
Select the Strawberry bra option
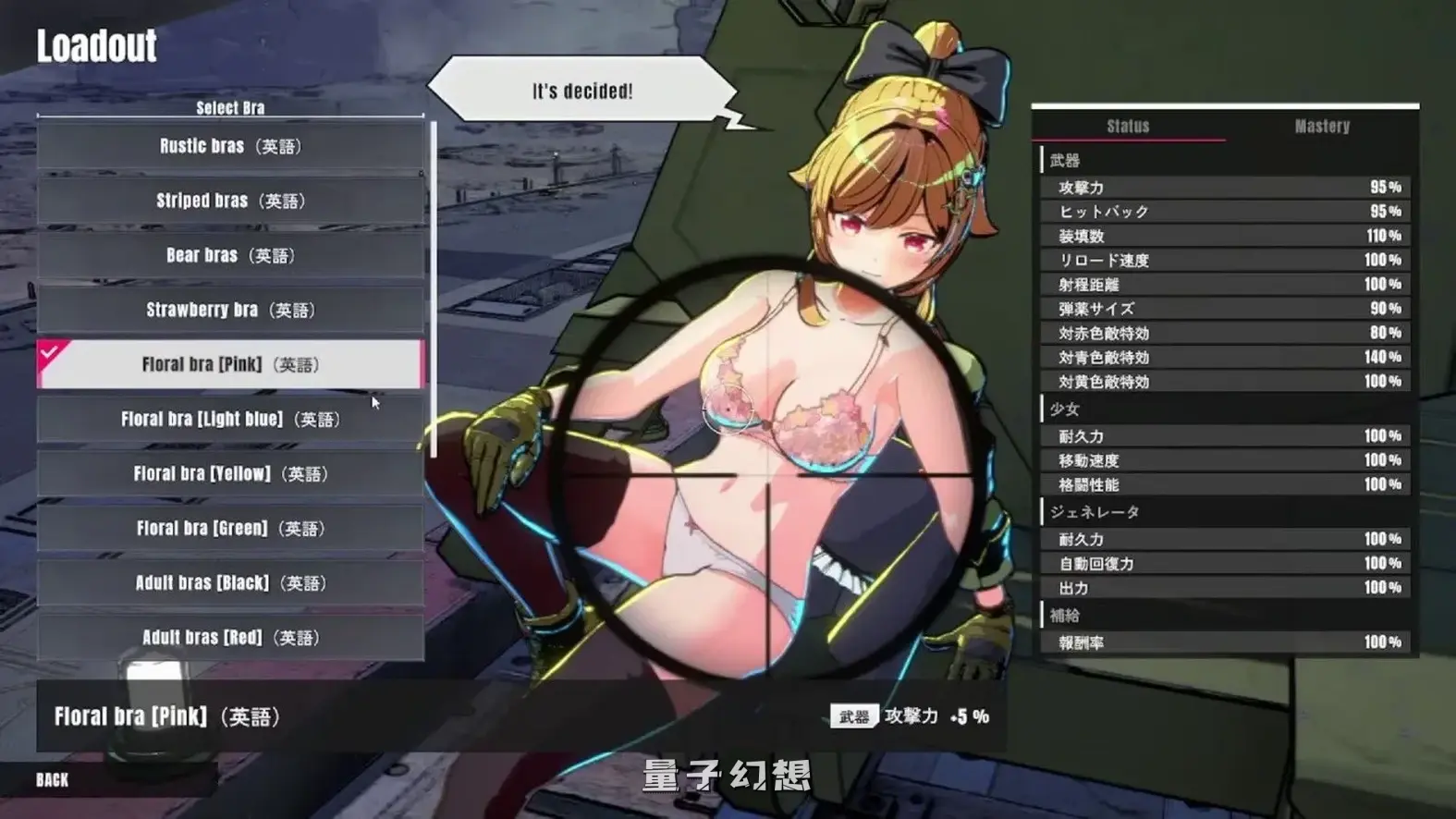[x=228, y=310]
